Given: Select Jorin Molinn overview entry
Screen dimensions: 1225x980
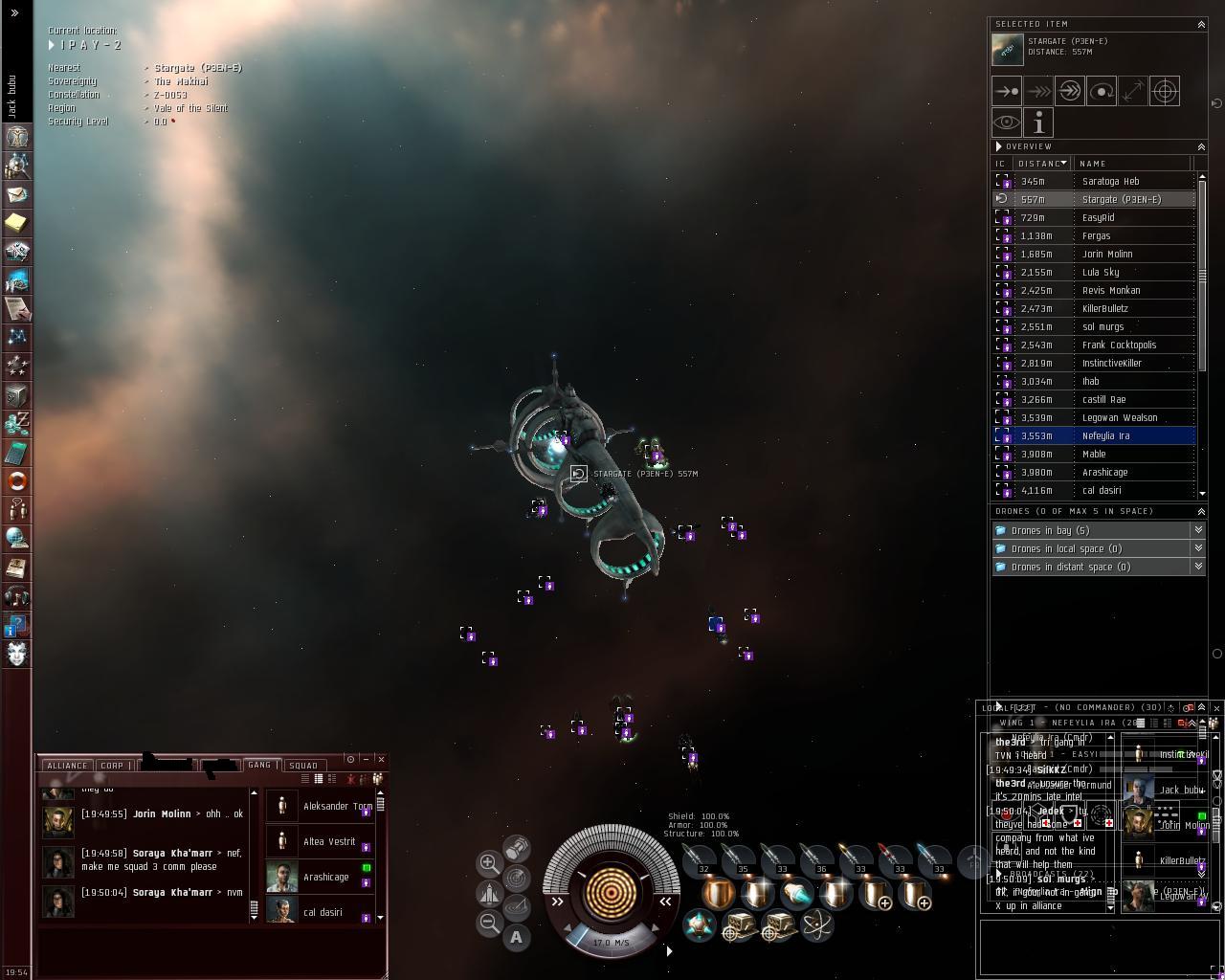Looking at the screenshot, I should point(1106,254).
